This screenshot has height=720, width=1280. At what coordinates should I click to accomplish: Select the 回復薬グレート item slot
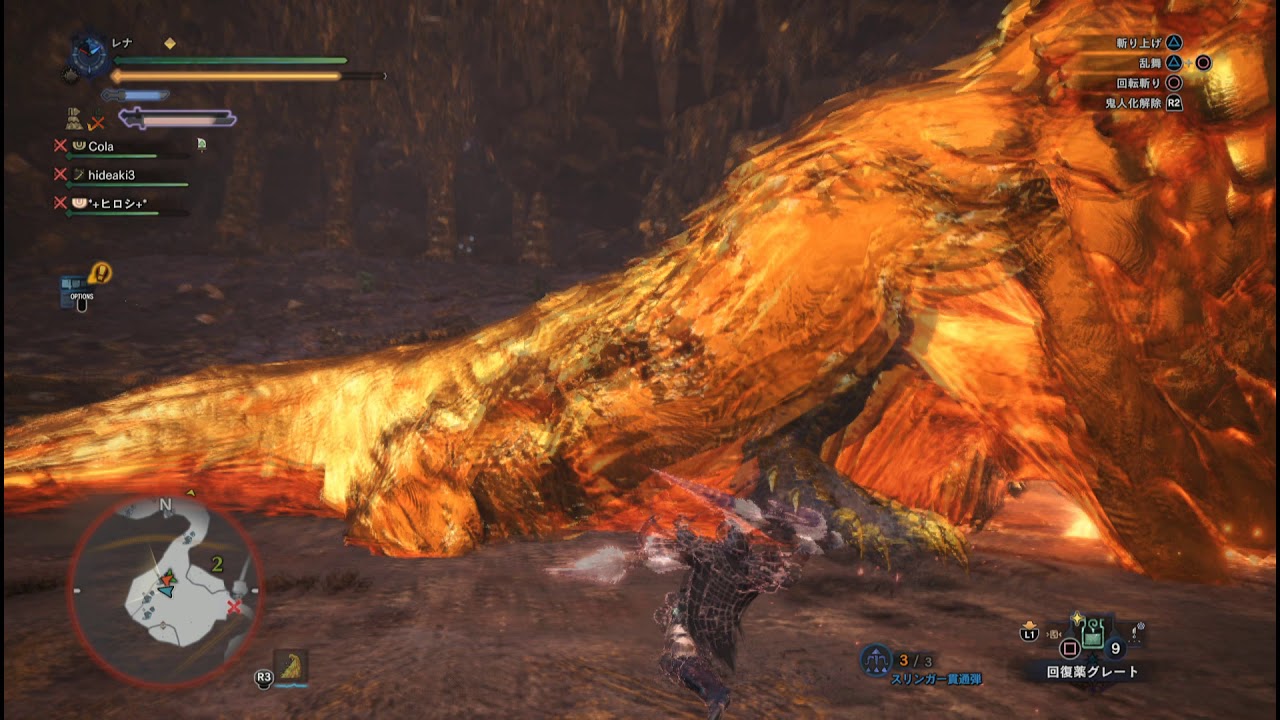point(1093,634)
